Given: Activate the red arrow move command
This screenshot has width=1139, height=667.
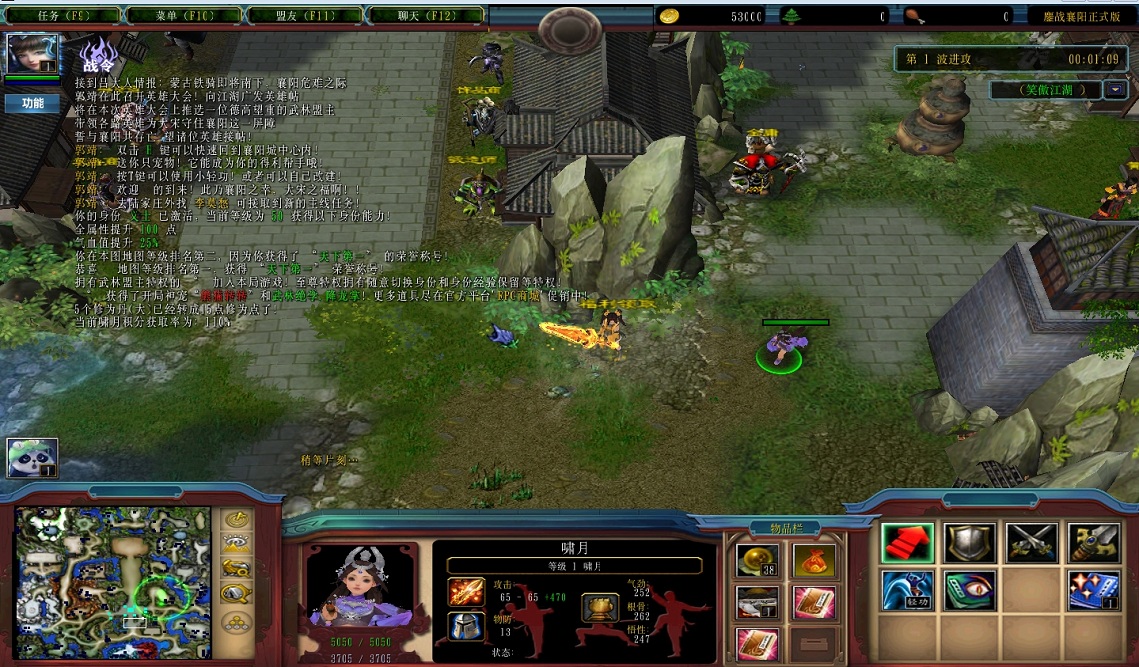Looking at the screenshot, I should coord(907,543).
